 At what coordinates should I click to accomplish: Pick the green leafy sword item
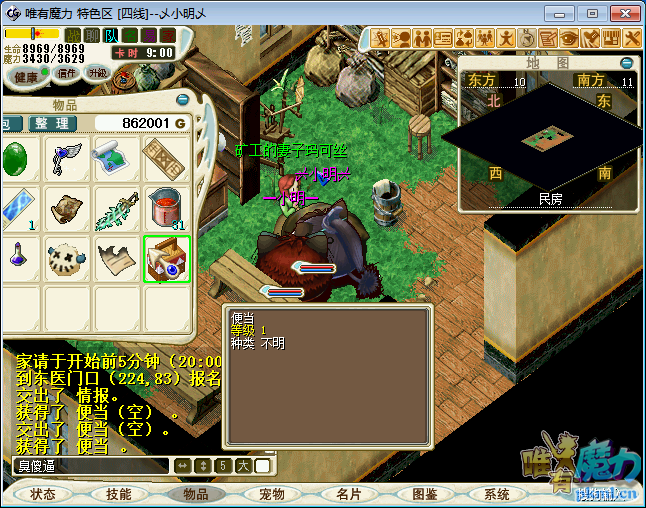pos(116,209)
